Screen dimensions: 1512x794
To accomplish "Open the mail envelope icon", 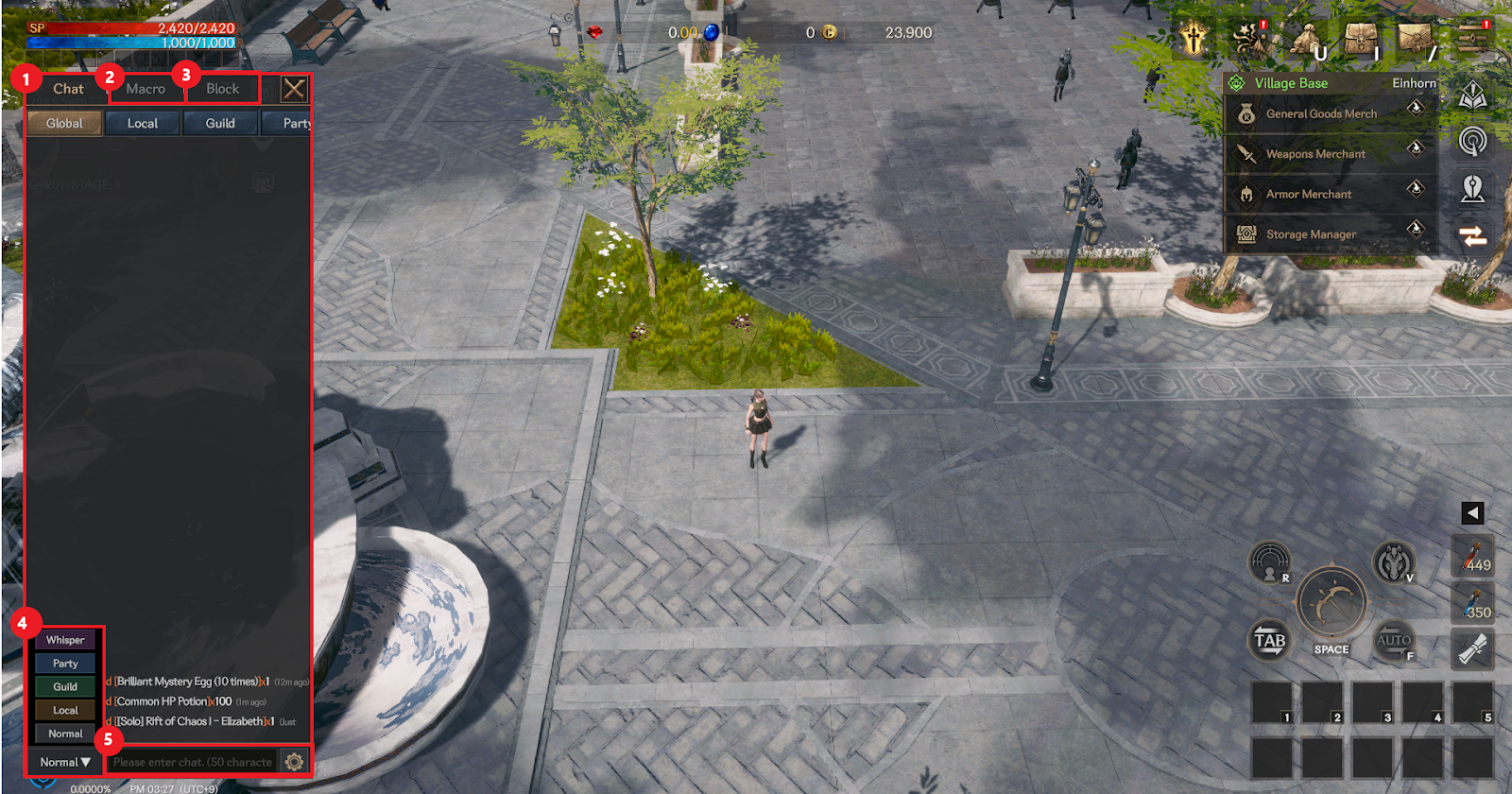I will (1415, 39).
